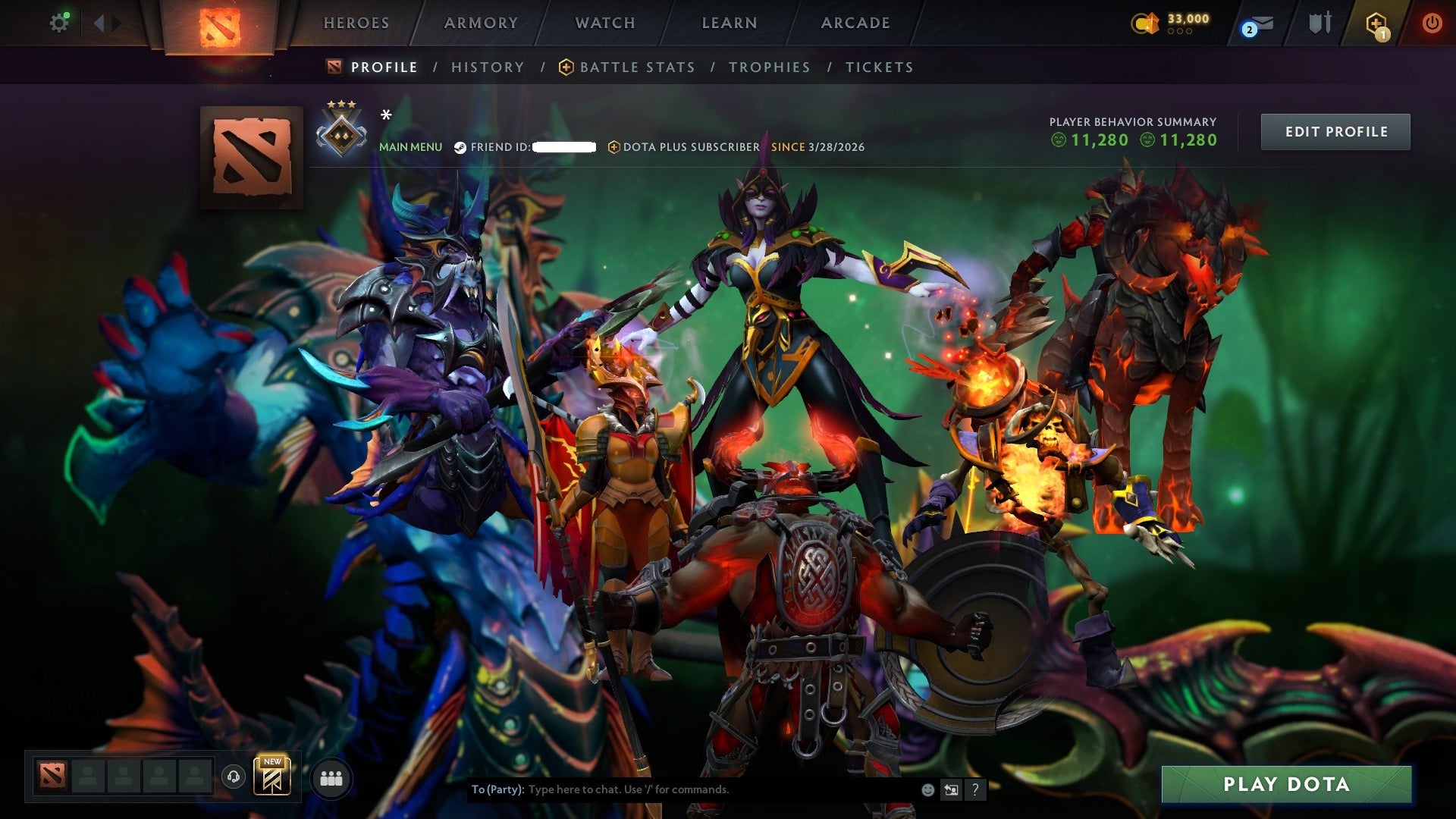The height and width of the screenshot is (819, 1456).
Task: Click the power button to exit Dota
Action: [1432, 23]
